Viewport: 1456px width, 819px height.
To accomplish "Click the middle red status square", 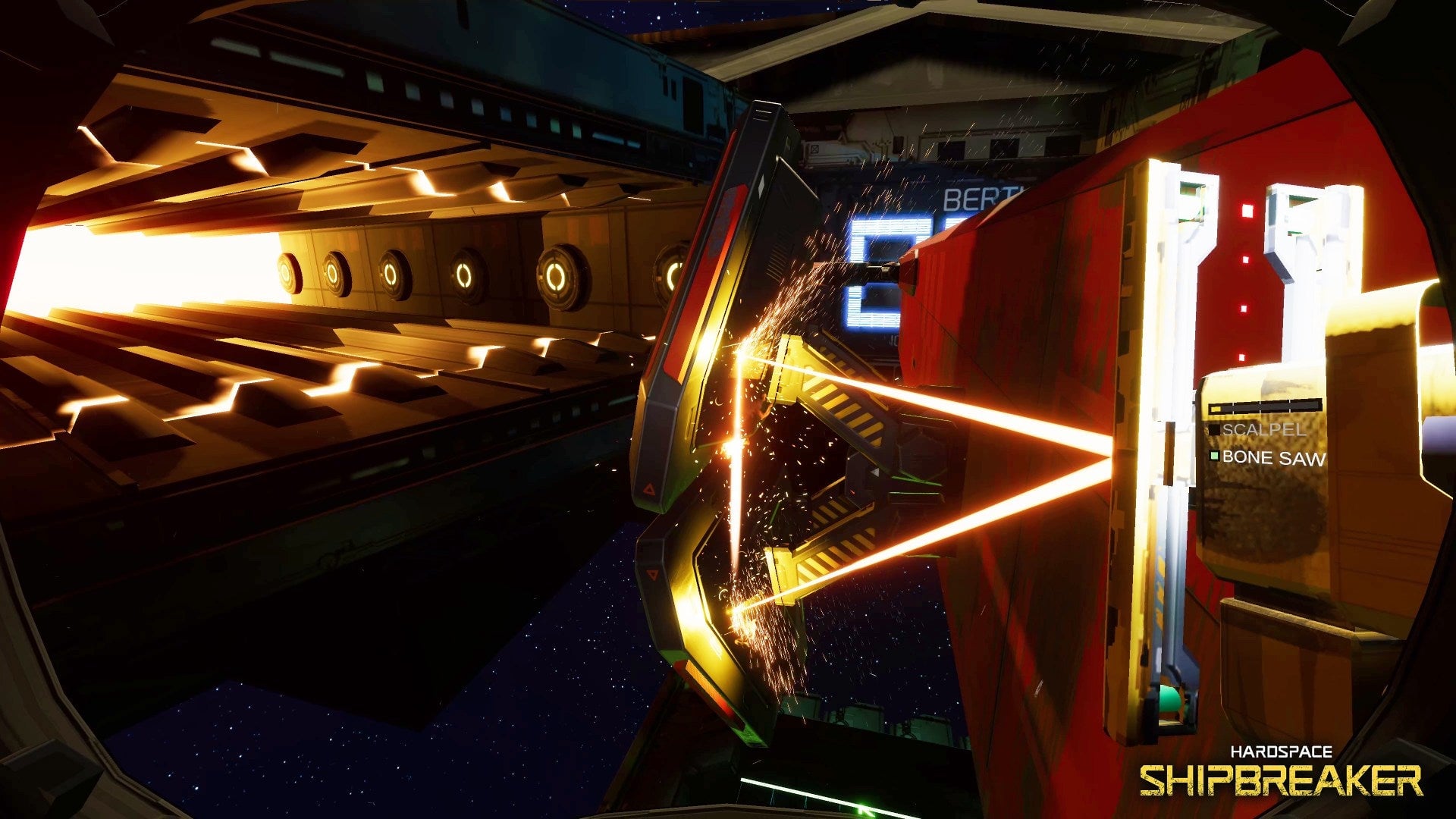I will point(1244,259).
